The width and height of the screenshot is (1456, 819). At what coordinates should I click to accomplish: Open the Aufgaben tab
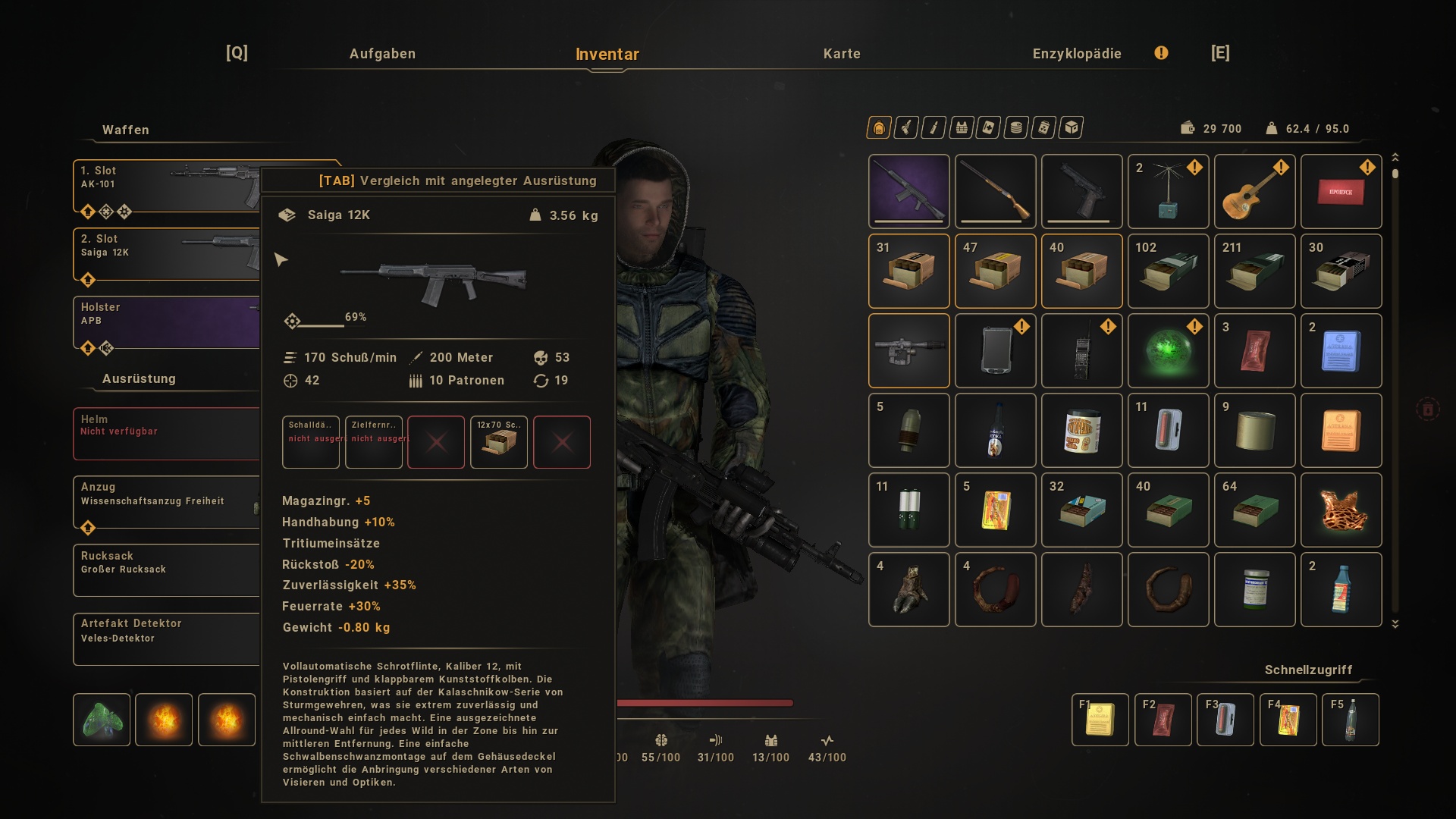click(x=382, y=54)
